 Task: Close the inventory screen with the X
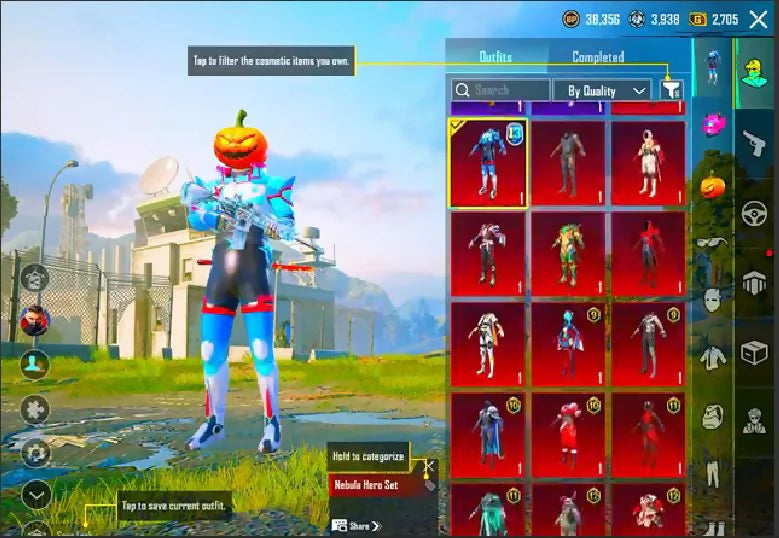click(x=758, y=19)
